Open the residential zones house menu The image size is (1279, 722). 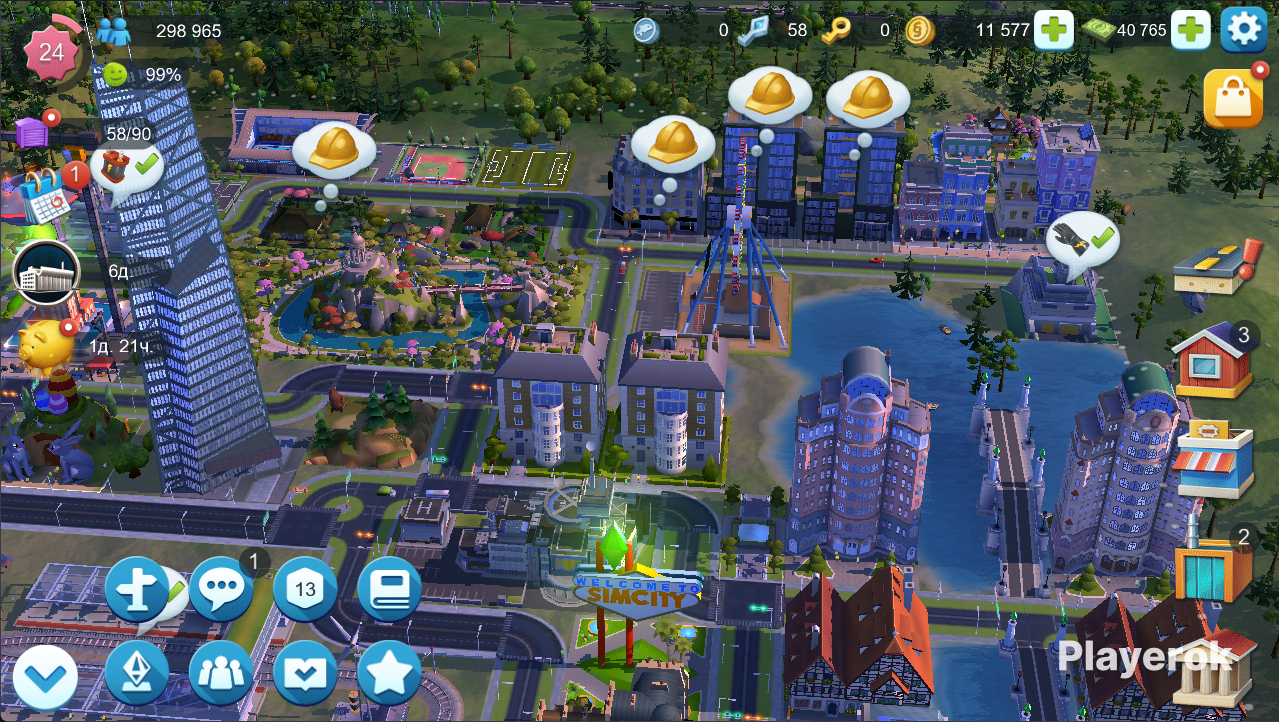pyautogui.click(x=1214, y=361)
